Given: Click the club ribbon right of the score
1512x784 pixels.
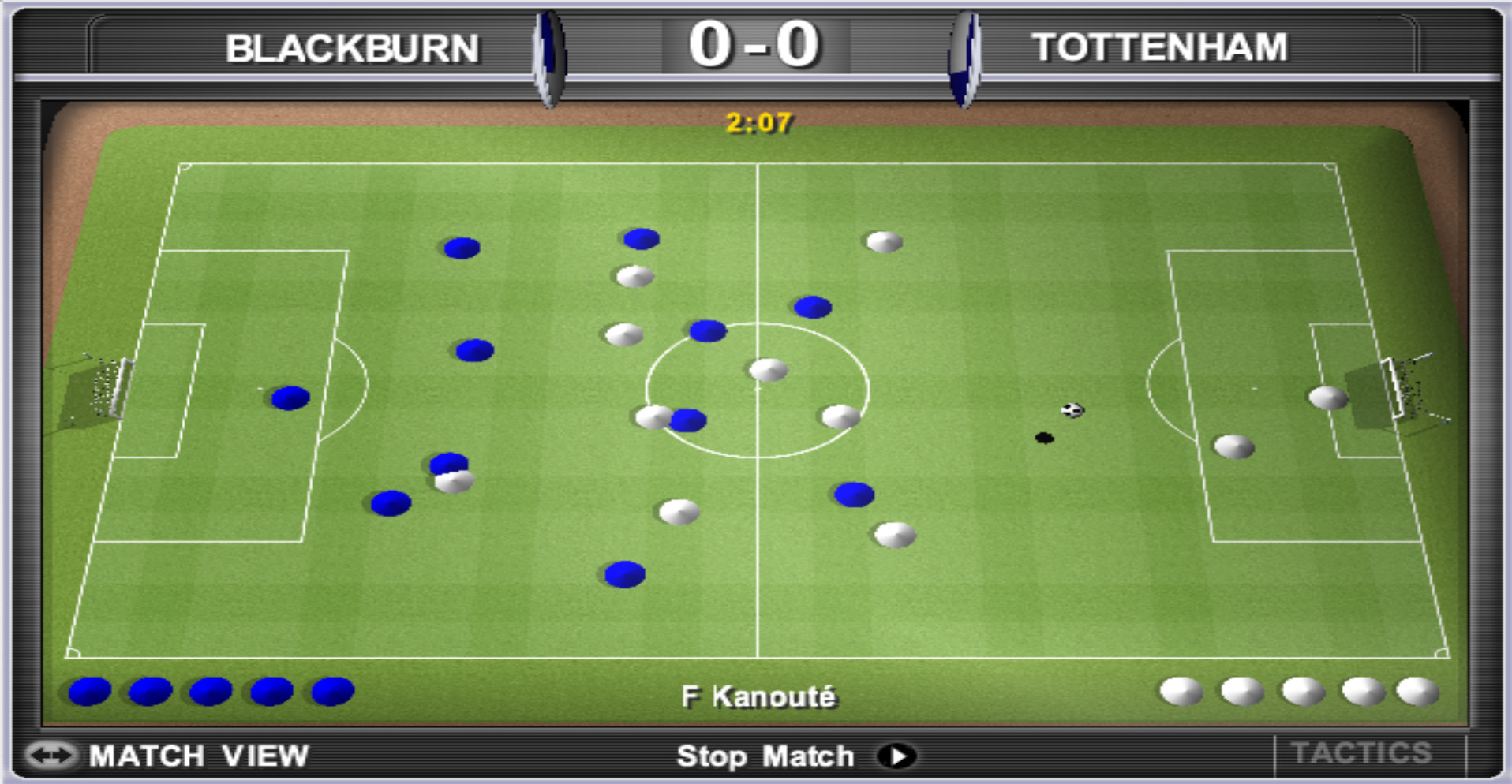Looking at the screenshot, I should coord(964,51).
